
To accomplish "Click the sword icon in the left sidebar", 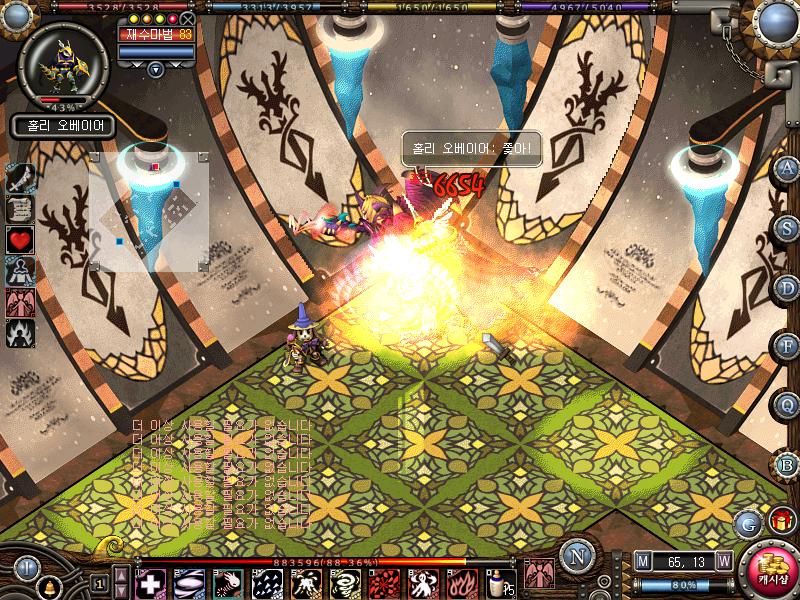I will [21, 178].
